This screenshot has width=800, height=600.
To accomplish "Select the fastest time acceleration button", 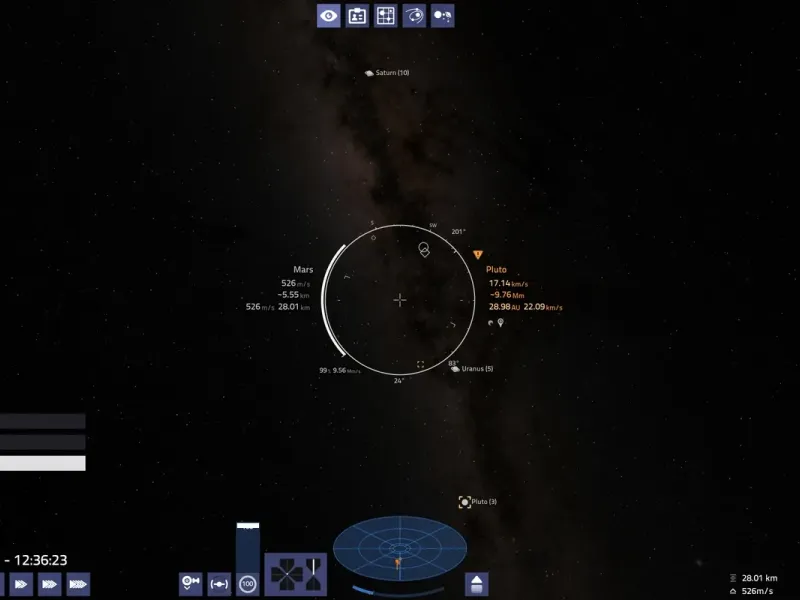I will tap(78, 583).
